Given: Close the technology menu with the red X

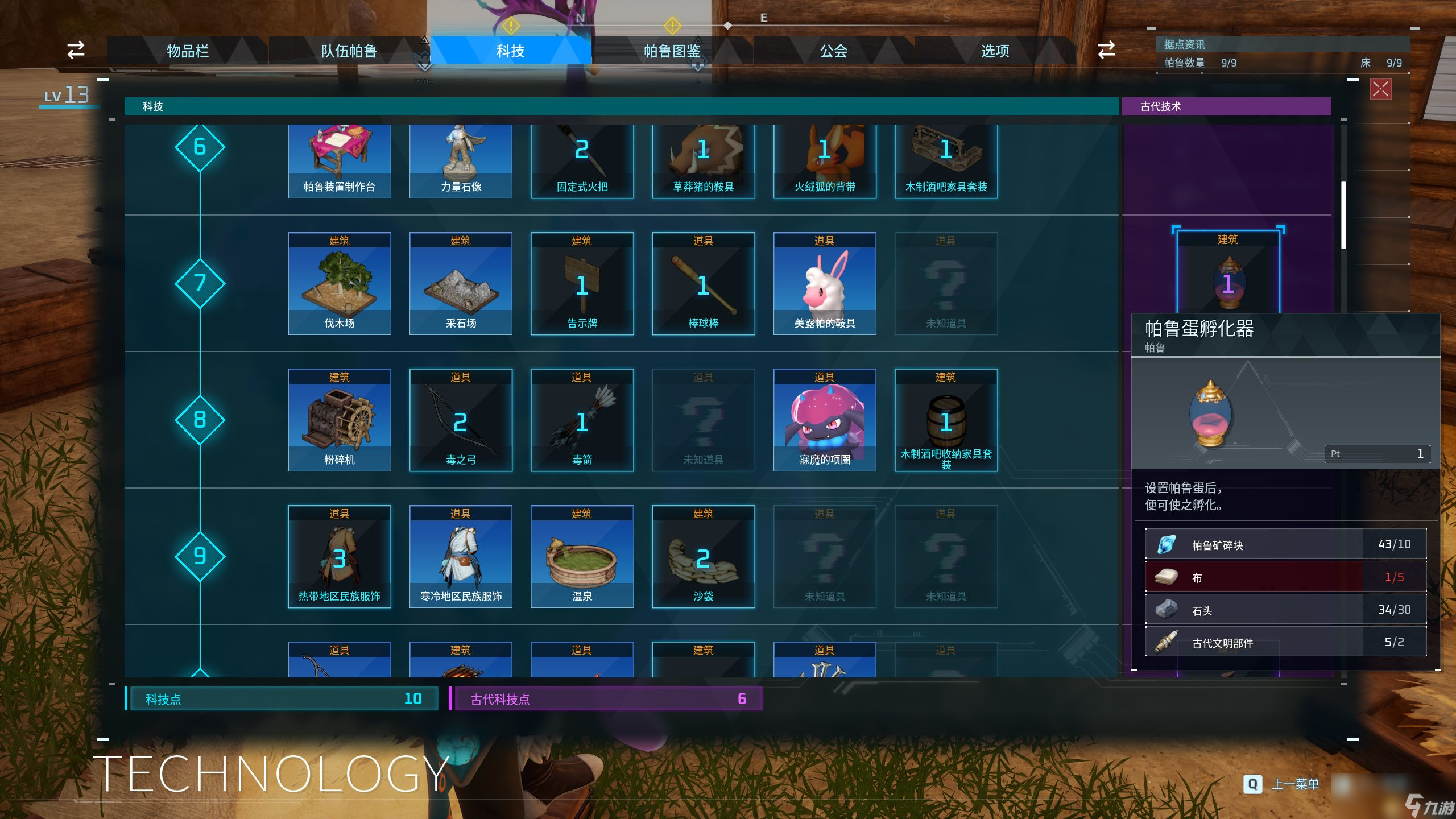Looking at the screenshot, I should point(1380,89).
